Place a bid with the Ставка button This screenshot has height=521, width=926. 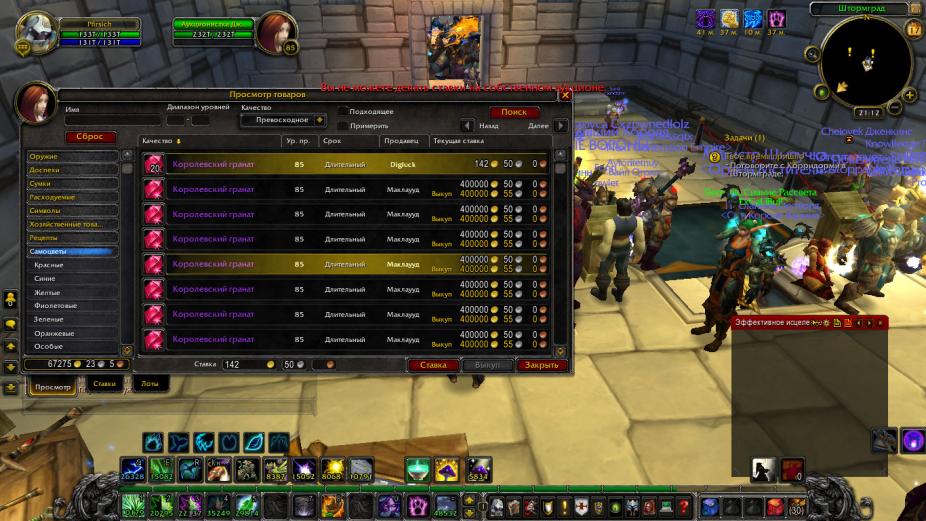433,365
